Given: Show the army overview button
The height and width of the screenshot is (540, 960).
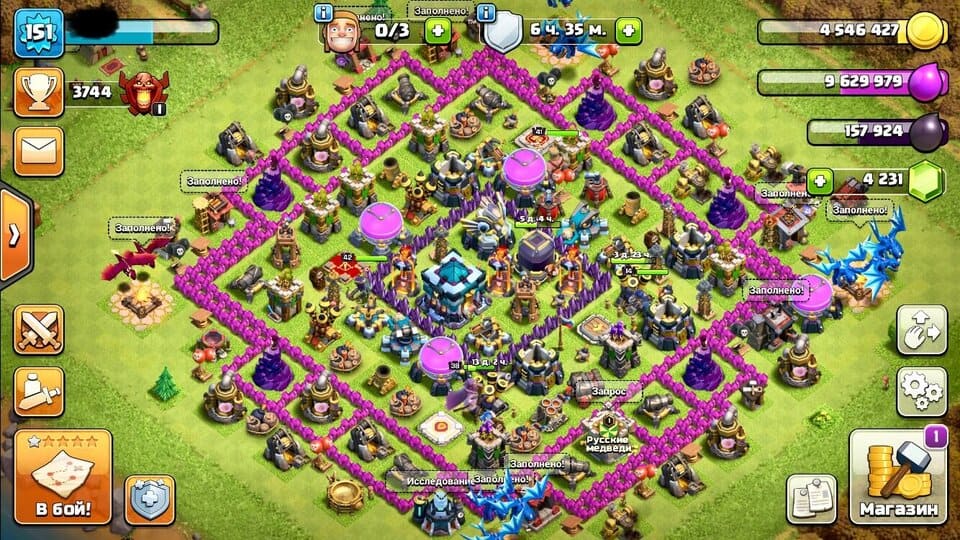Looking at the screenshot, I should click(38, 391).
